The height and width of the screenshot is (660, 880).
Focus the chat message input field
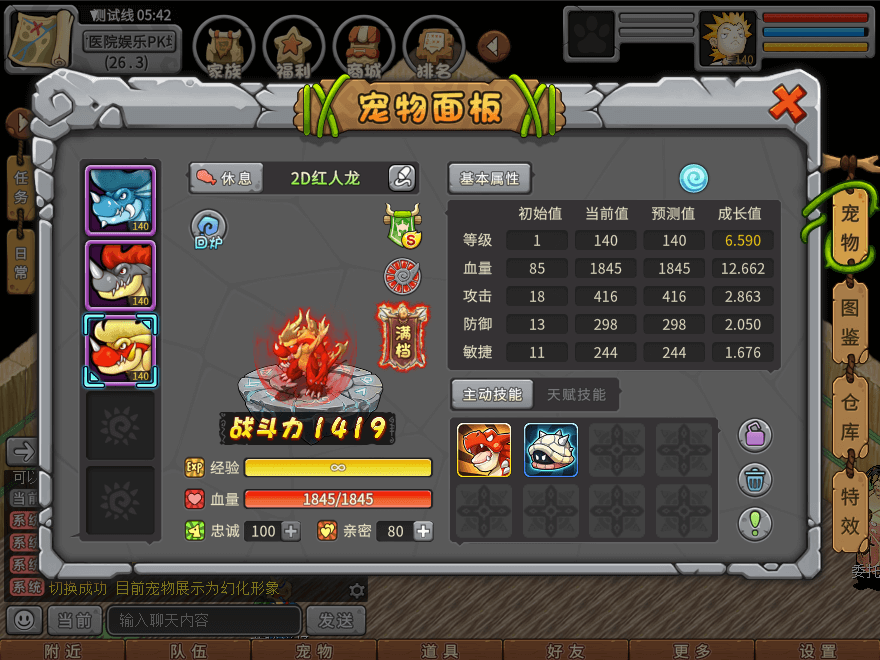[203, 620]
